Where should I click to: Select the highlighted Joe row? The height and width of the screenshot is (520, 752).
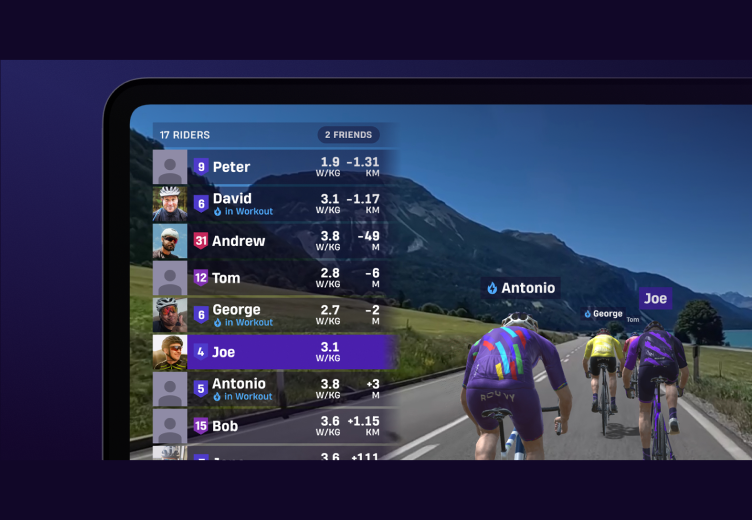coord(270,352)
